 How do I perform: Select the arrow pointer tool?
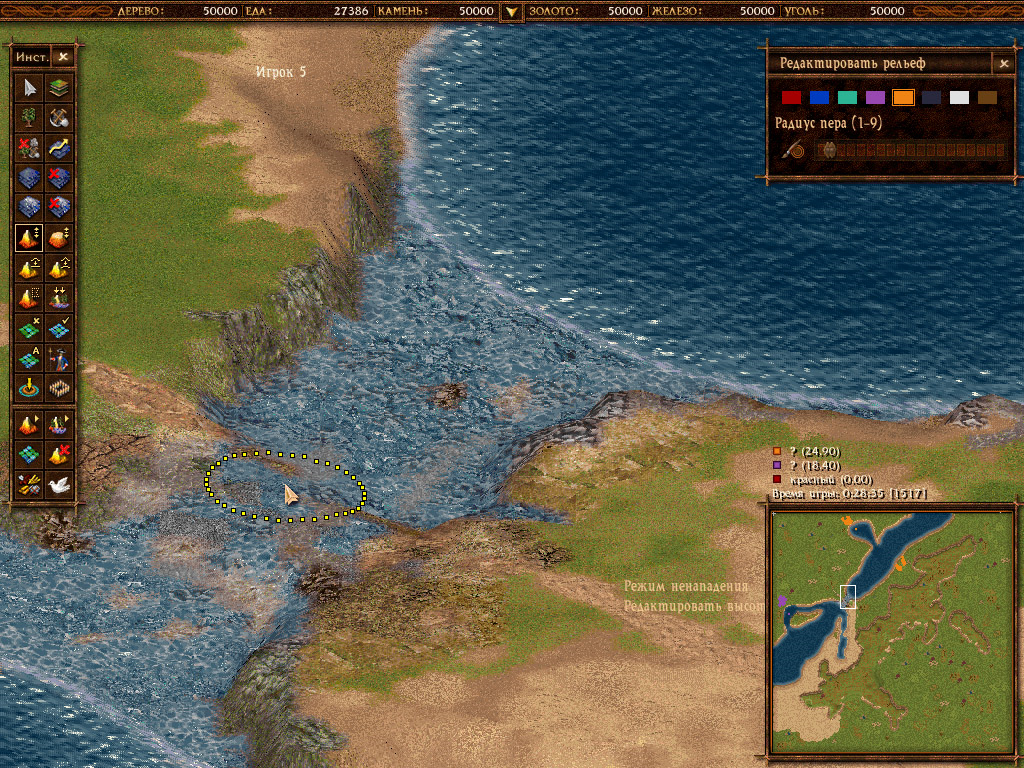pos(30,87)
